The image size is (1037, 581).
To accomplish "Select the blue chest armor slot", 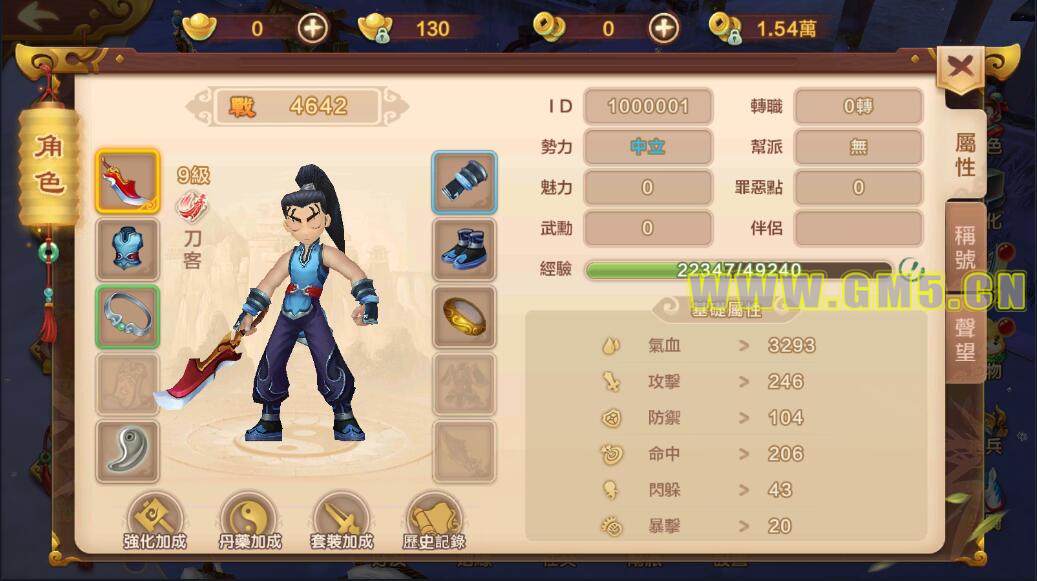I will 128,249.
